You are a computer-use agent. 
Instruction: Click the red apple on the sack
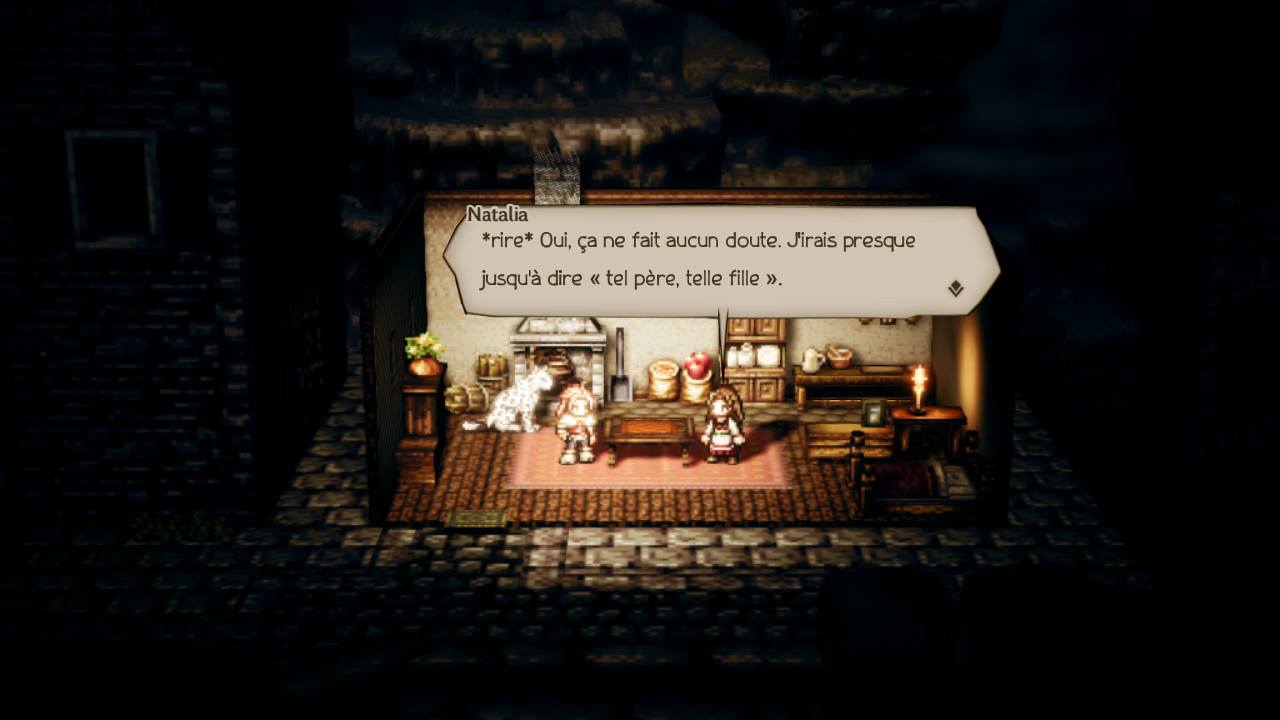point(697,365)
